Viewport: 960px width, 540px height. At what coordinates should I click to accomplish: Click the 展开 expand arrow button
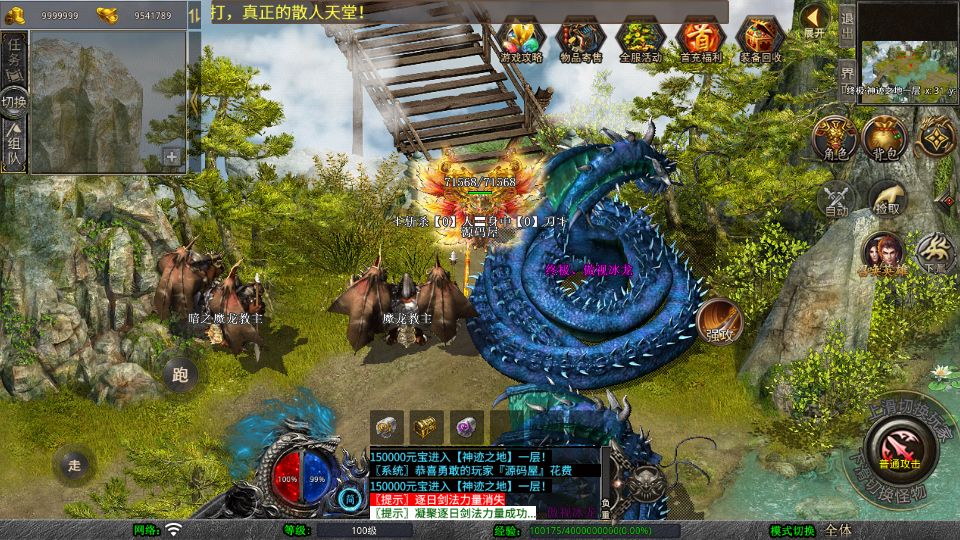click(x=815, y=19)
